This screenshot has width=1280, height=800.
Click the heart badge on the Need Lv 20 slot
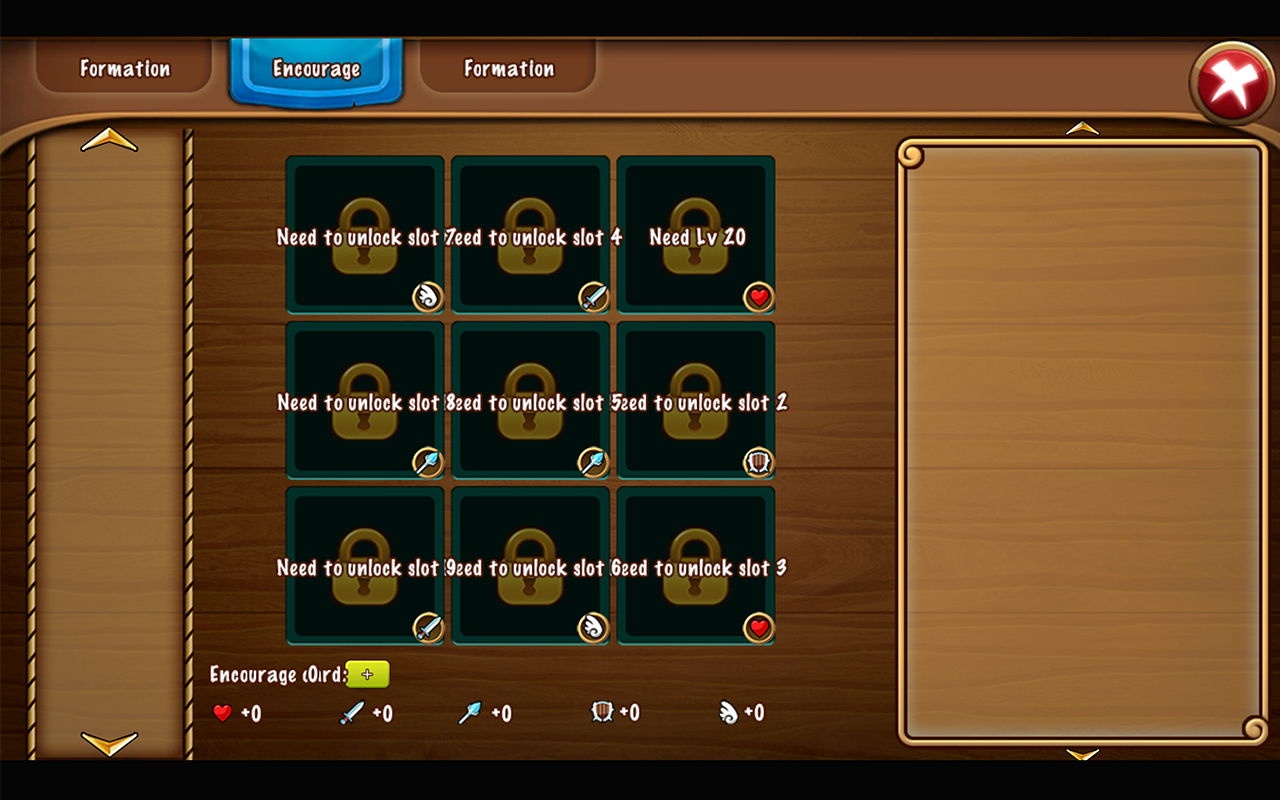[758, 296]
